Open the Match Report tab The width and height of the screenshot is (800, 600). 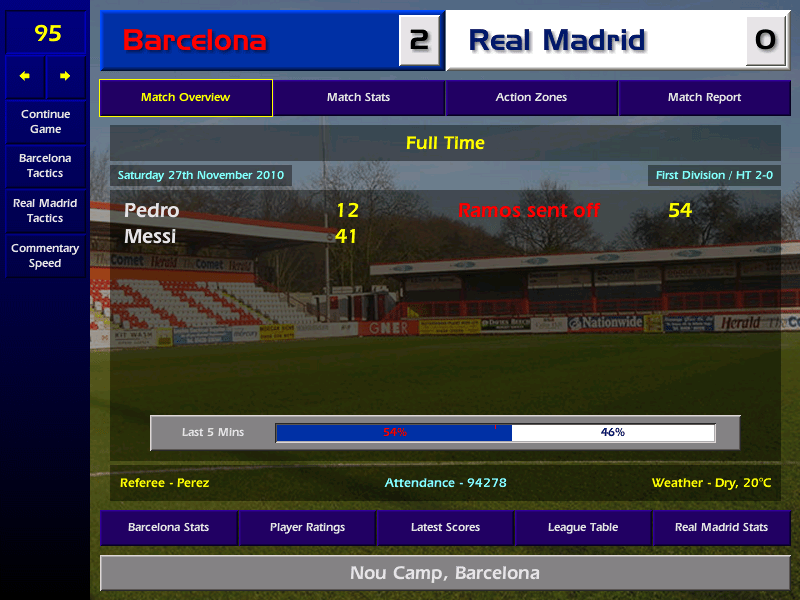[x=704, y=98]
